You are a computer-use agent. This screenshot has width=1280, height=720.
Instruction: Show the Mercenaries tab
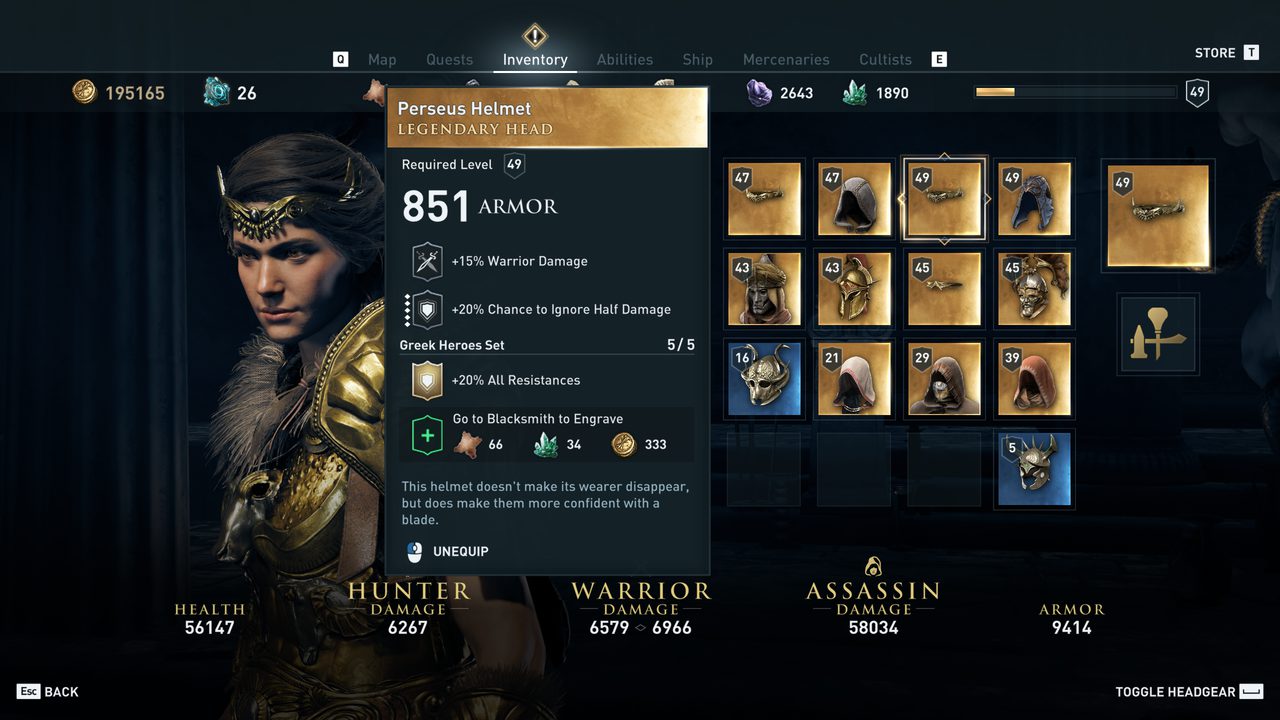click(786, 60)
